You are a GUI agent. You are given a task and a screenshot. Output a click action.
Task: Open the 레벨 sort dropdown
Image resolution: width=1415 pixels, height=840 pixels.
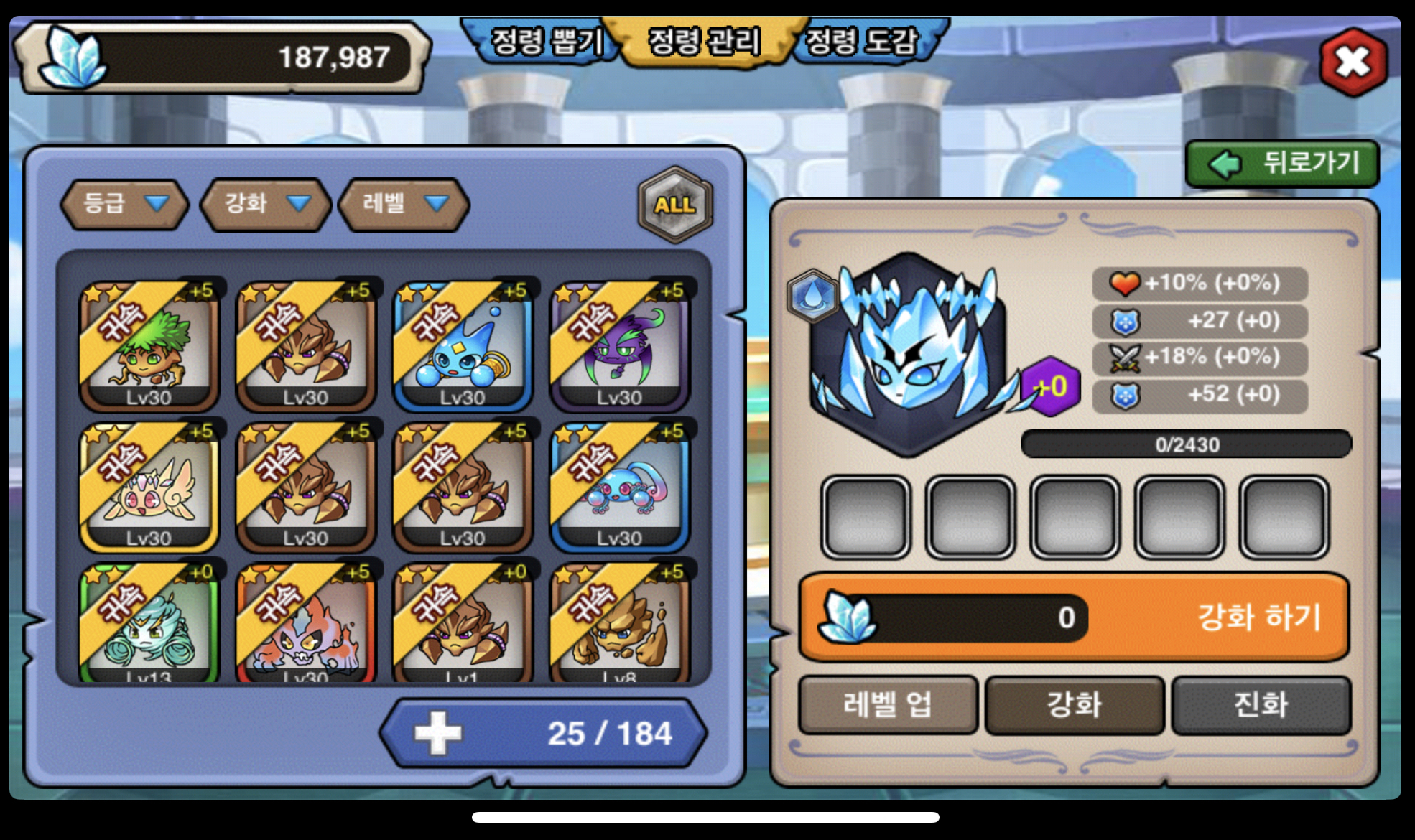click(x=404, y=204)
